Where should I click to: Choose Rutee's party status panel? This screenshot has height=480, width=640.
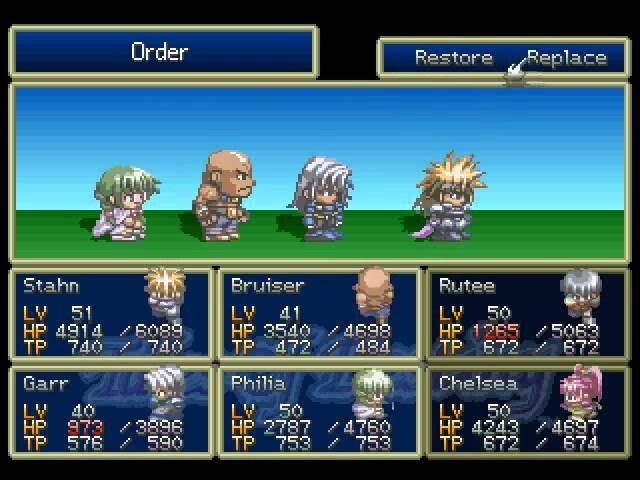pos(527,313)
